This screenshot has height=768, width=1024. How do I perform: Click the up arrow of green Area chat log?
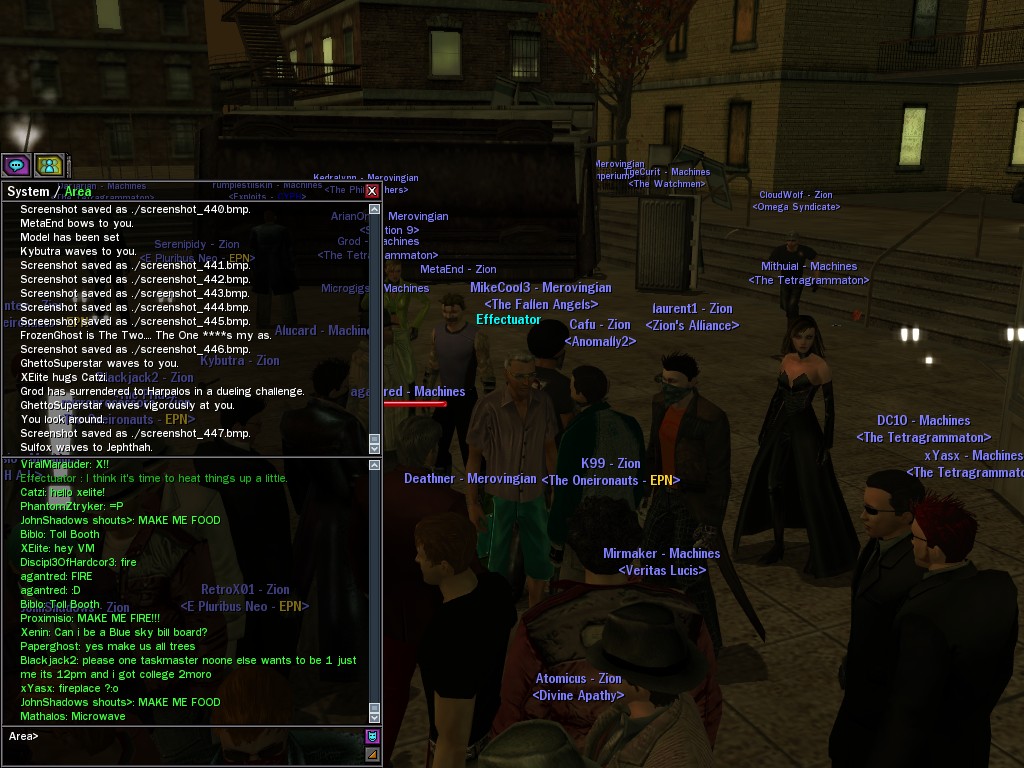[375, 465]
